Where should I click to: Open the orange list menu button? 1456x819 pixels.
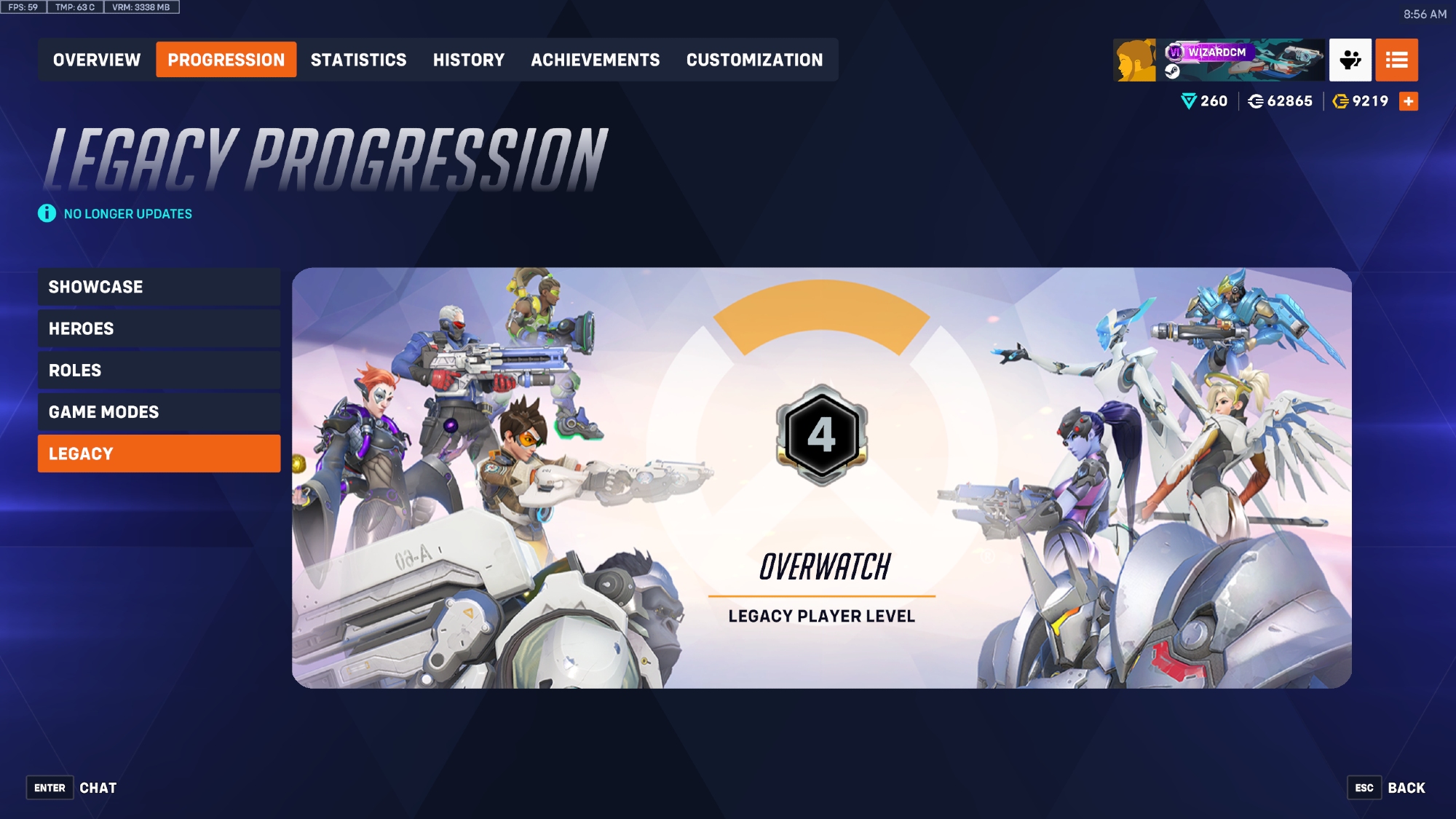pyautogui.click(x=1396, y=60)
